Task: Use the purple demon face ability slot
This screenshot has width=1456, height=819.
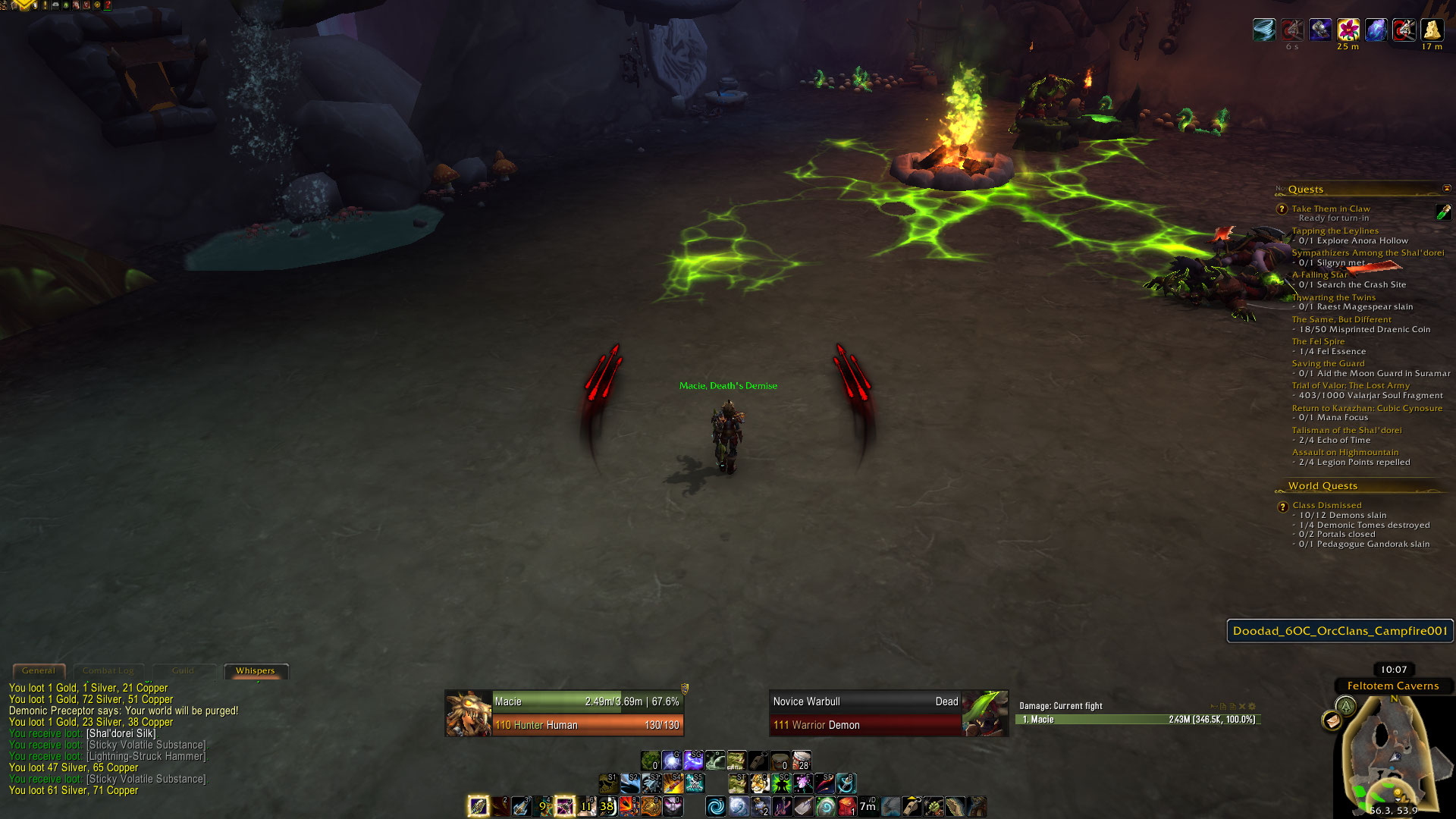Action: [x=673, y=806]
